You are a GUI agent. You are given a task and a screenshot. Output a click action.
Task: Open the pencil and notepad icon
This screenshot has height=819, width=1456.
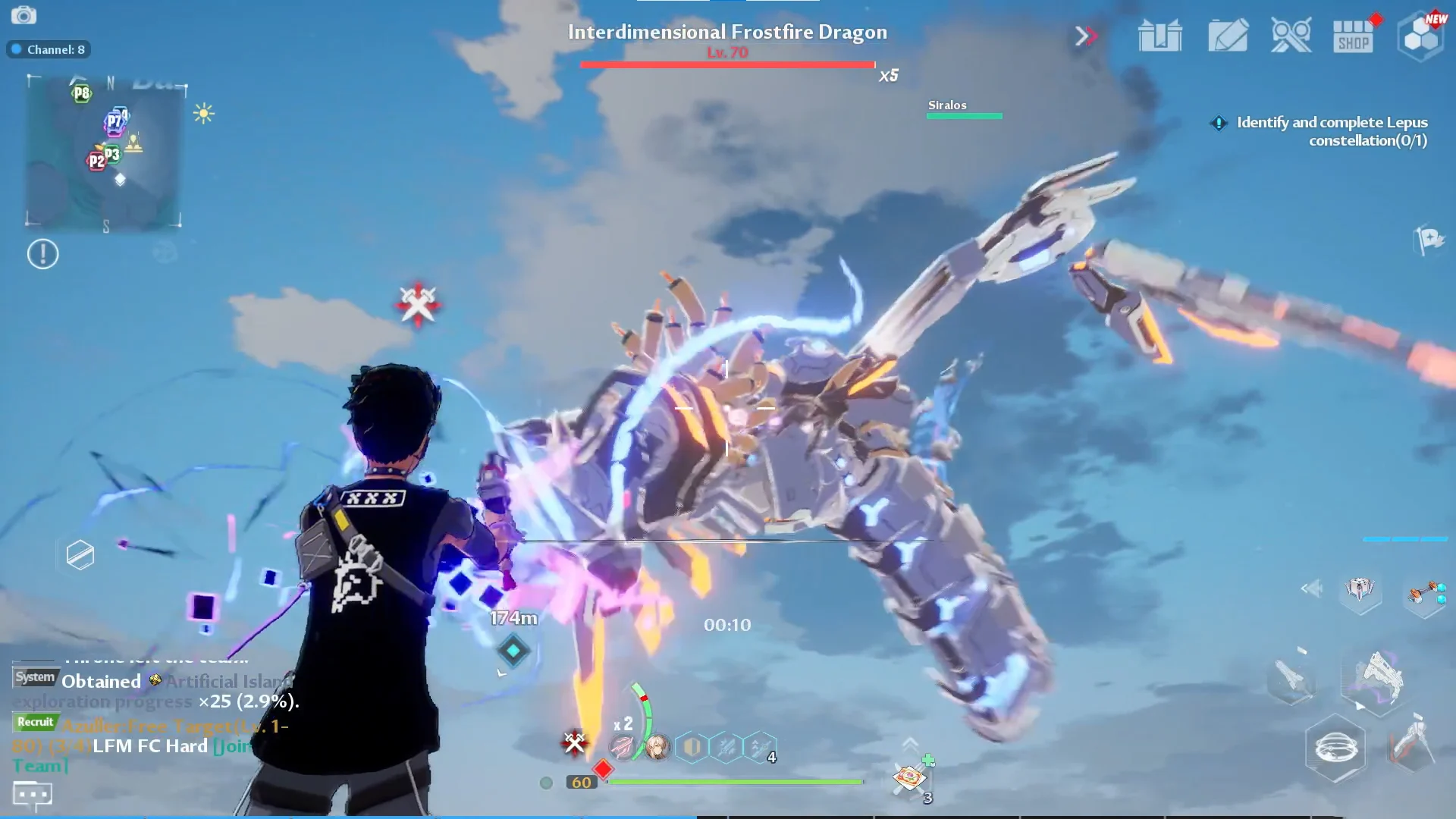click(1228, 36)
